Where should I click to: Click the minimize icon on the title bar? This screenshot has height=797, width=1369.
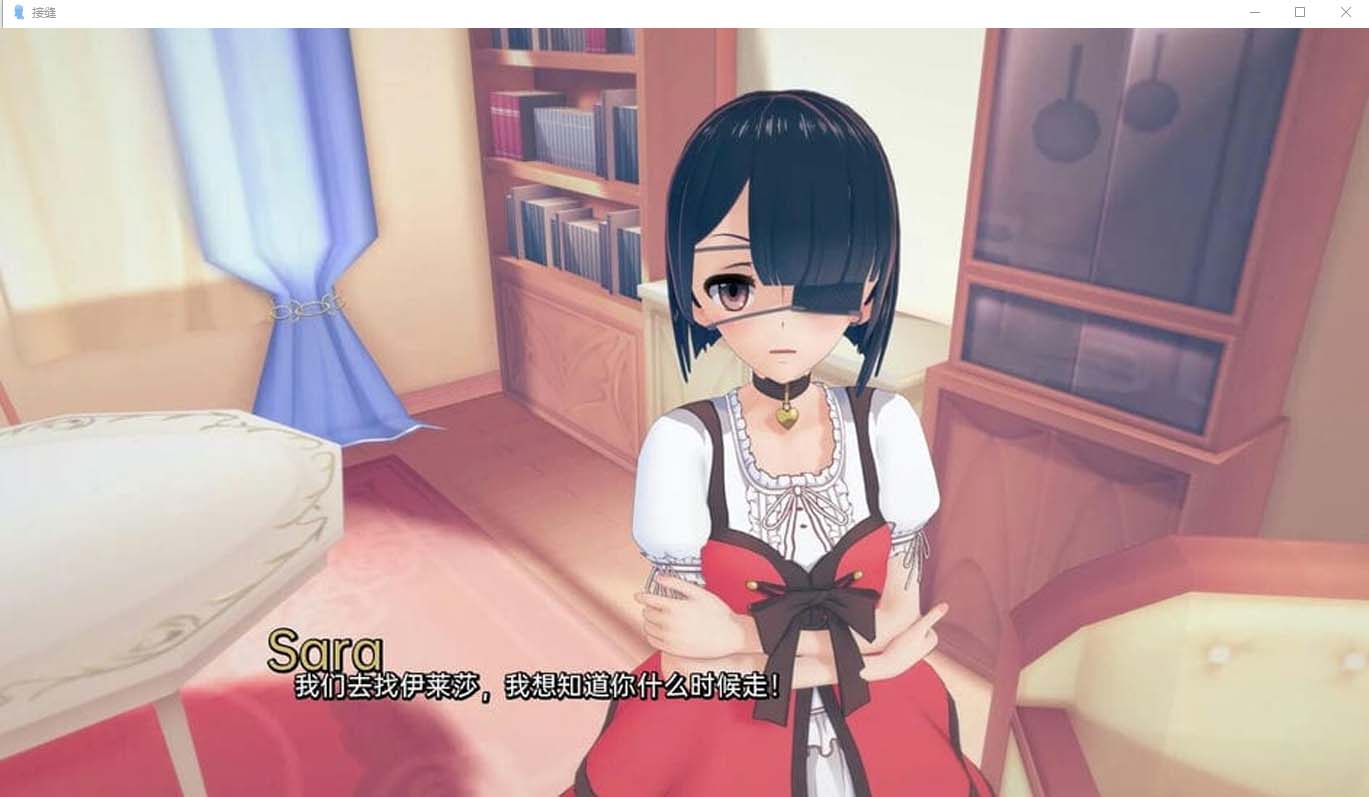tap(1254, 12)
